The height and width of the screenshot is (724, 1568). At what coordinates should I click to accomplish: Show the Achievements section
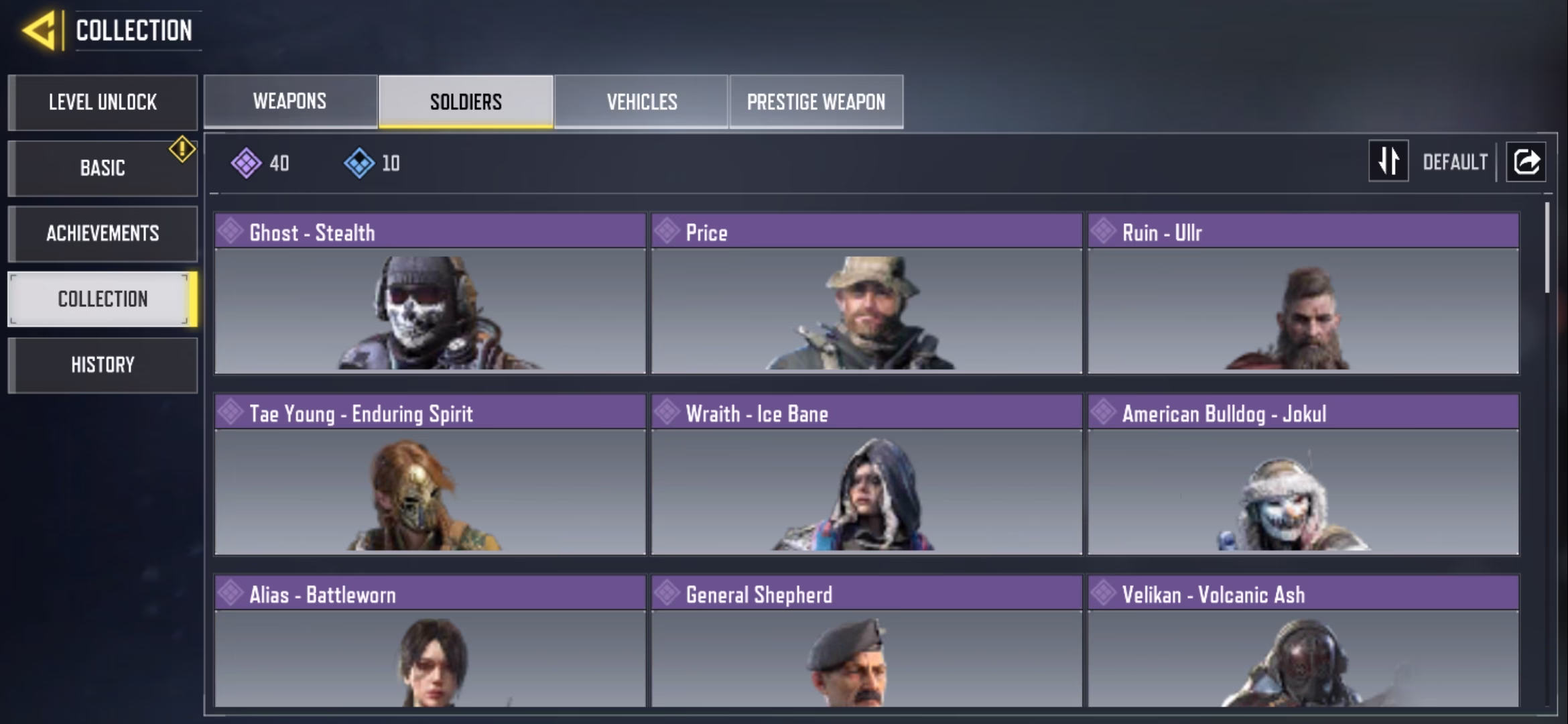[103, 233]
